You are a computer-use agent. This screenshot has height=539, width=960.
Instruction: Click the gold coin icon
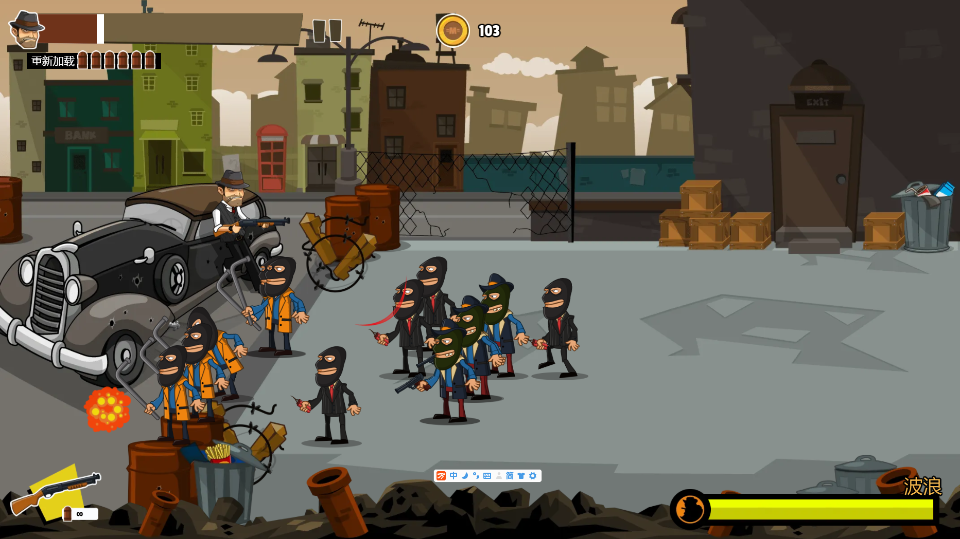point(452,31)
